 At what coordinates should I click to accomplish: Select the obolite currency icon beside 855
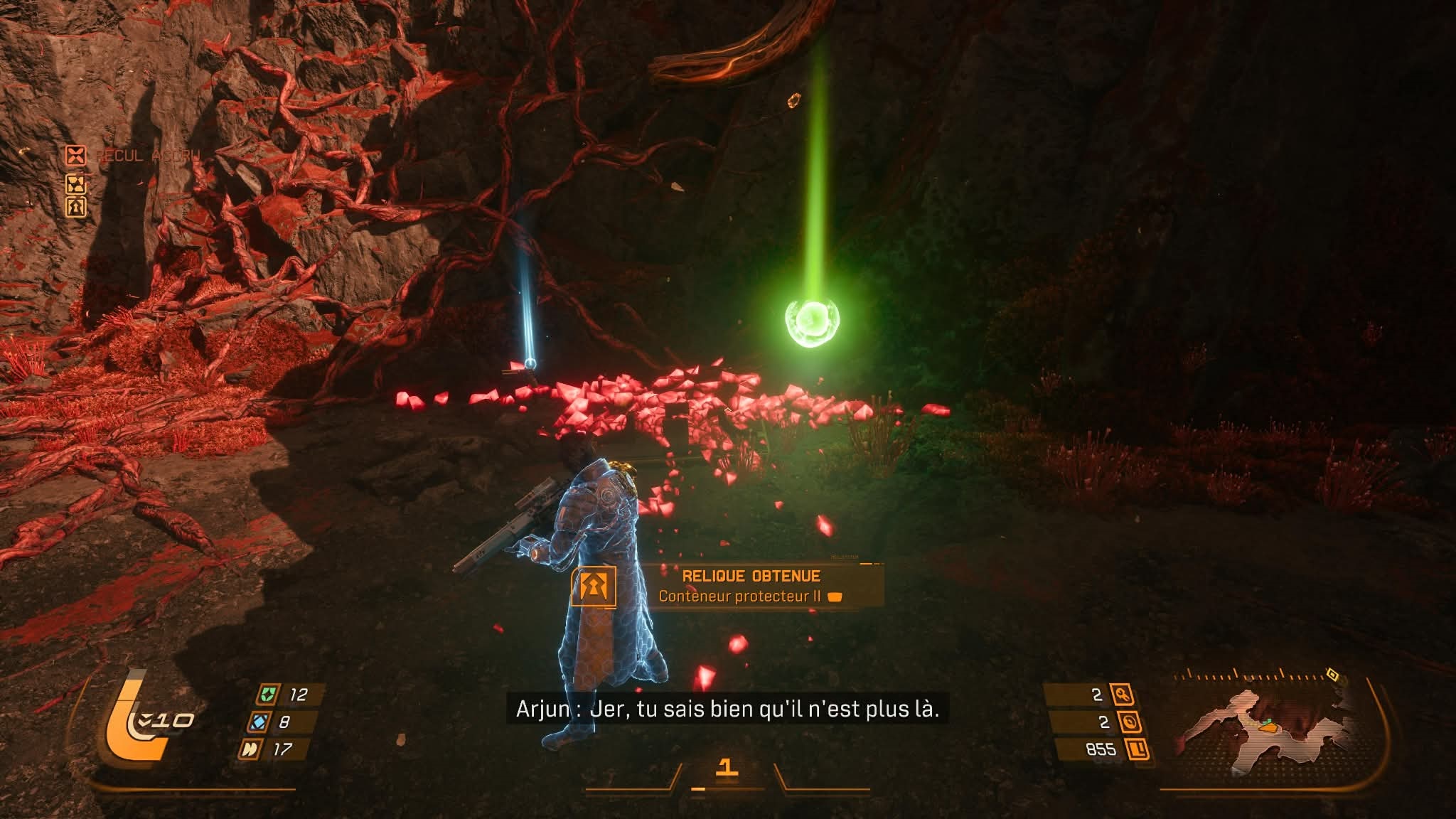[x=1138, y=749]
